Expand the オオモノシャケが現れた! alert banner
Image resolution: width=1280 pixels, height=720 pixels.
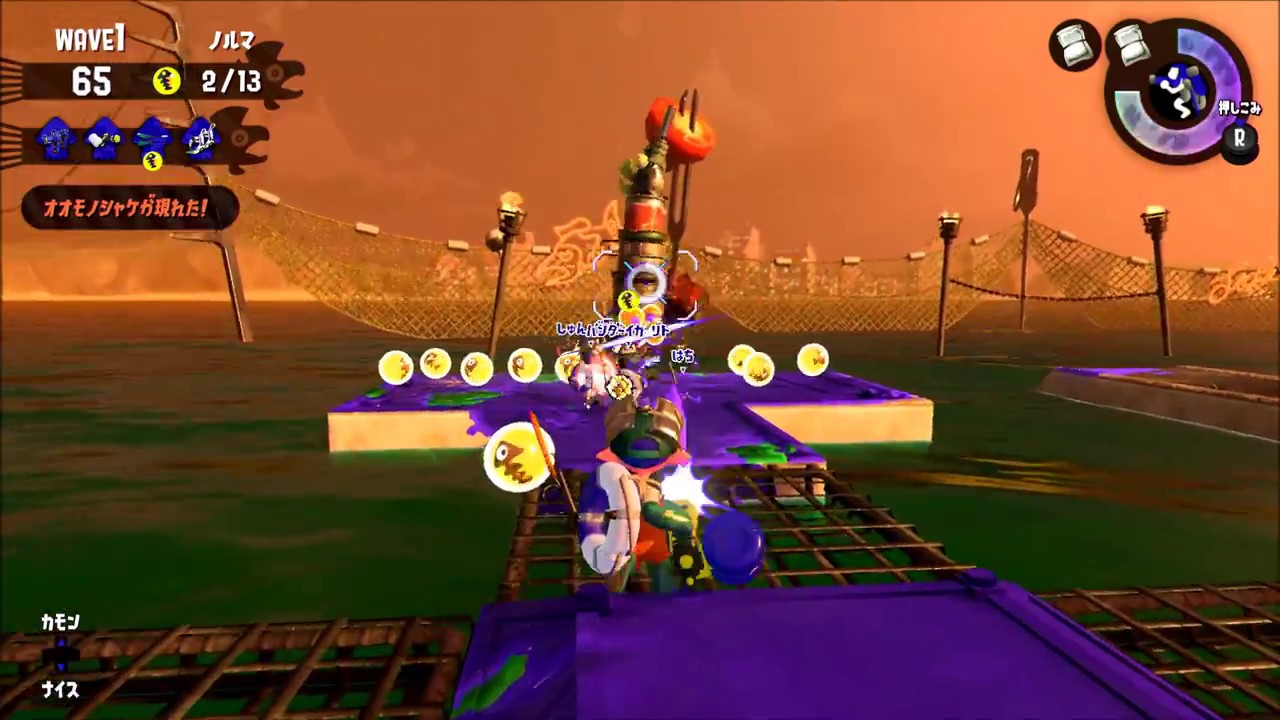click(x=125, y=208)
